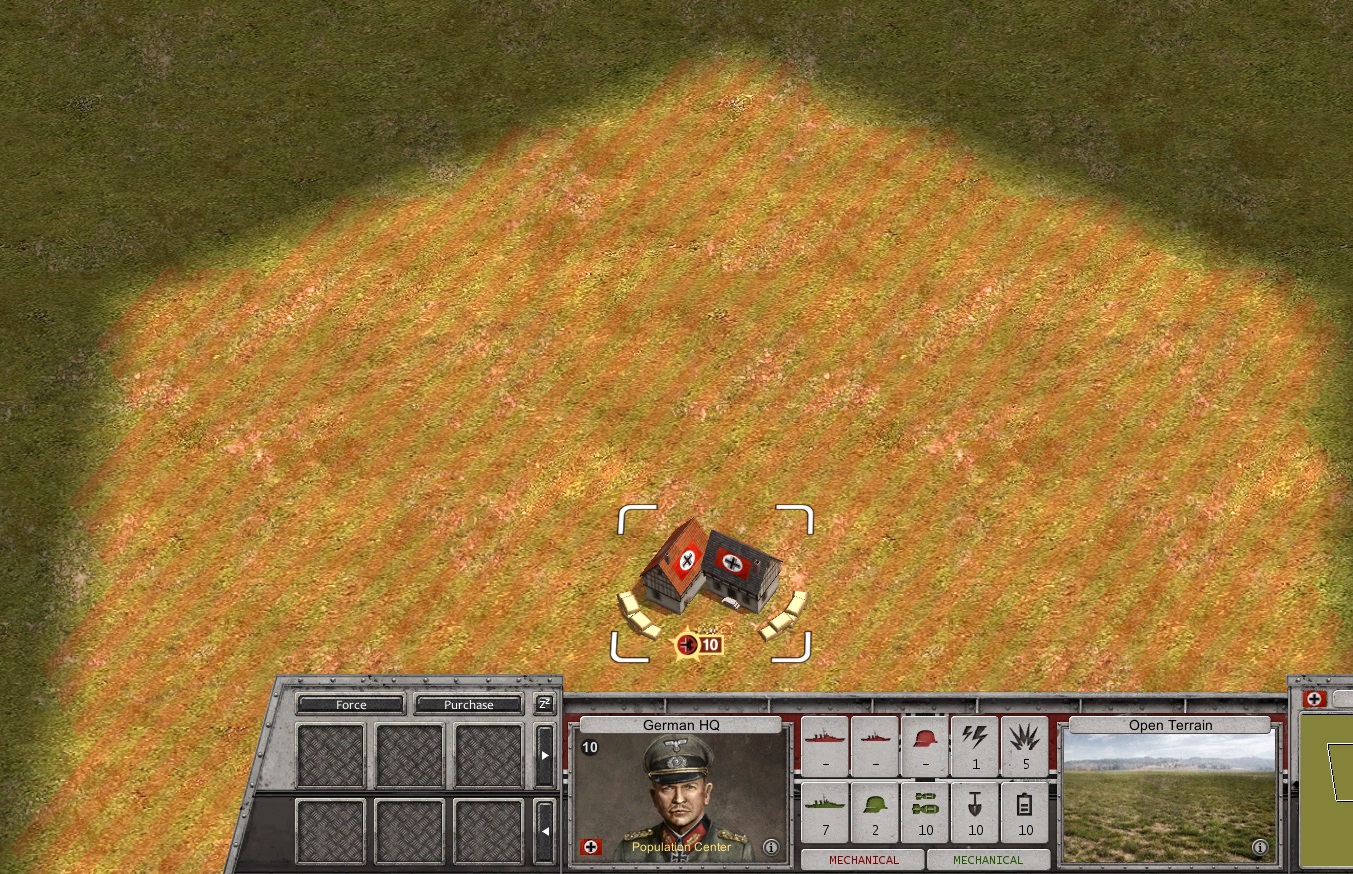This screenshot has height=874, width=1353.
Task: Select the green warship defense icon showing 7
Action: [823, 812]
